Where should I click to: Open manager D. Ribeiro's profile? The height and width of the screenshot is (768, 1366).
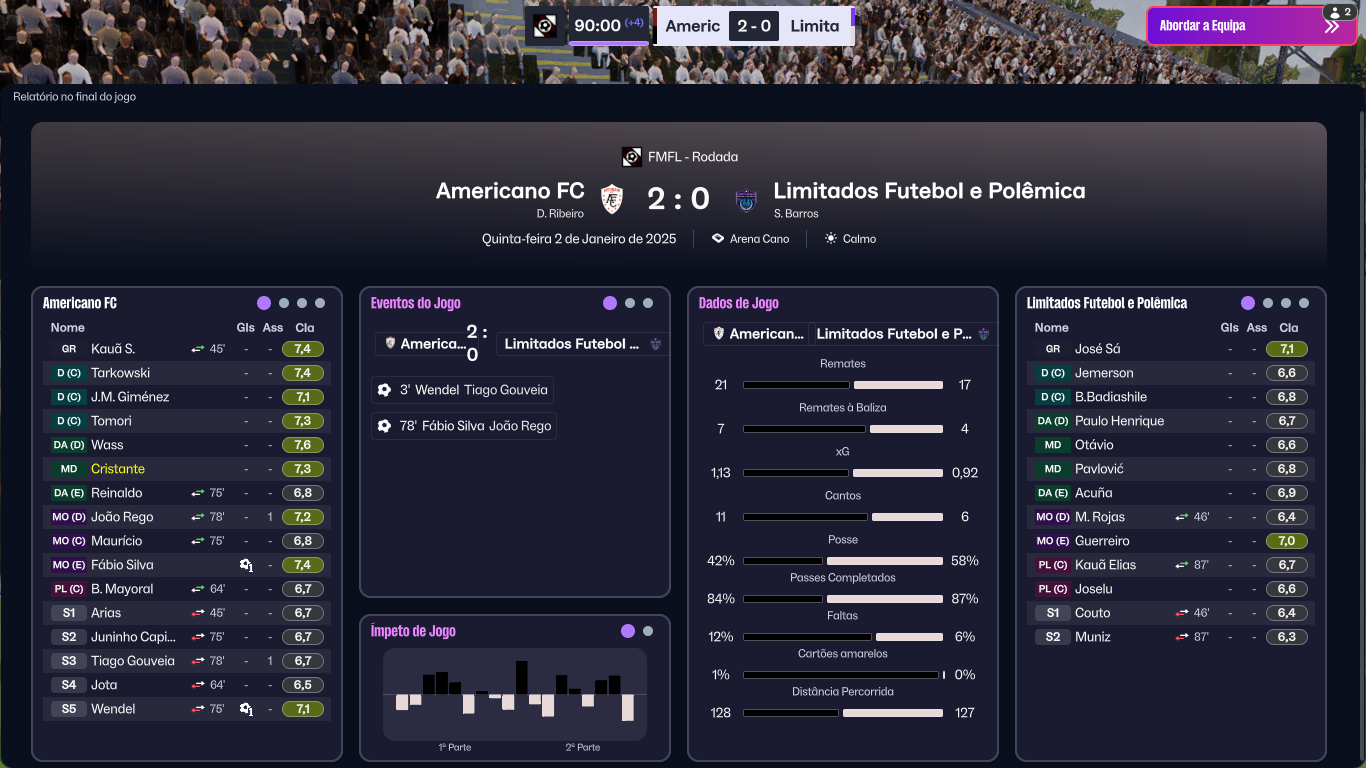[x=560, y=214]
